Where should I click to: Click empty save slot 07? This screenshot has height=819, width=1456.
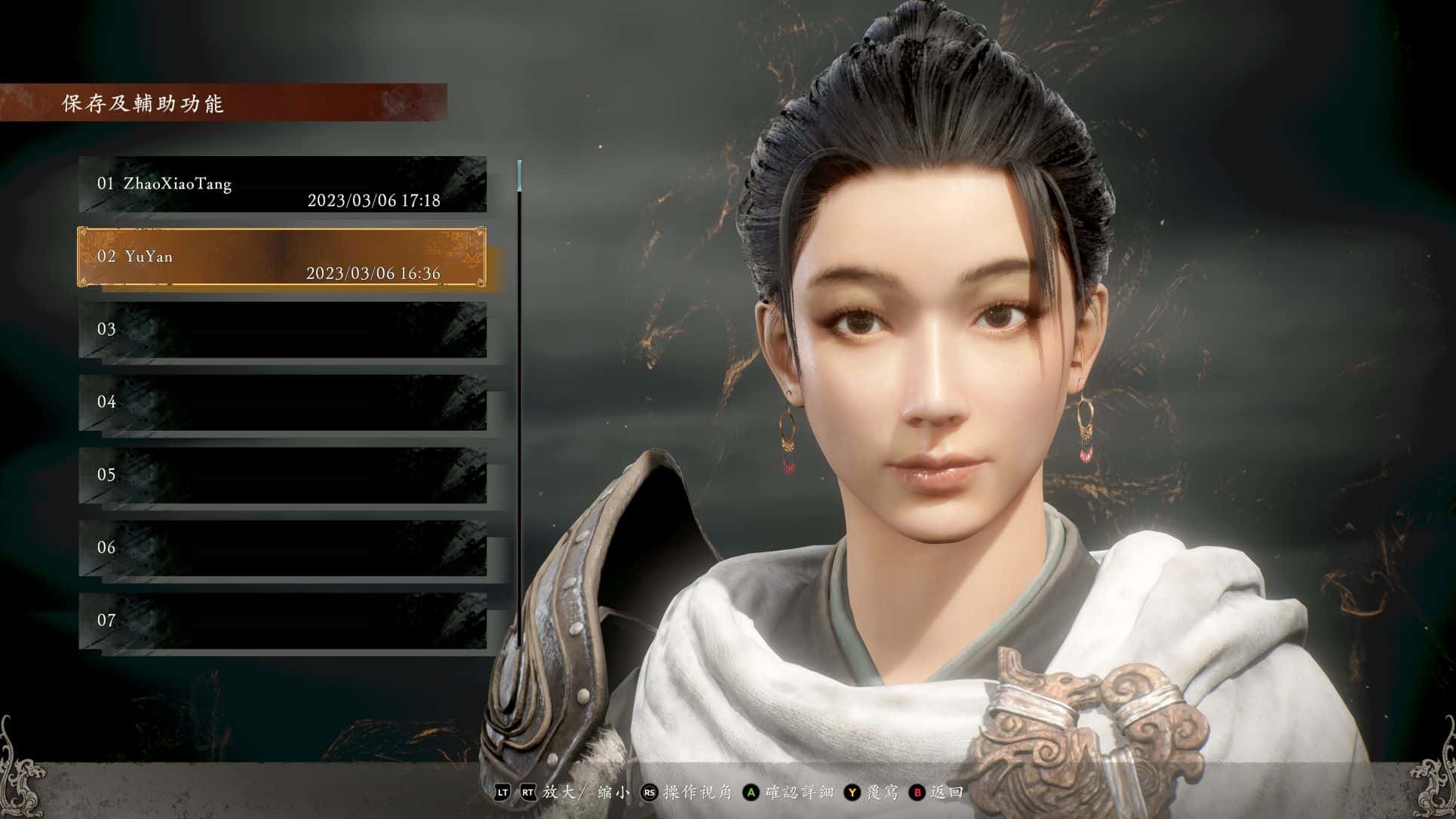click(x=282, y=621)
